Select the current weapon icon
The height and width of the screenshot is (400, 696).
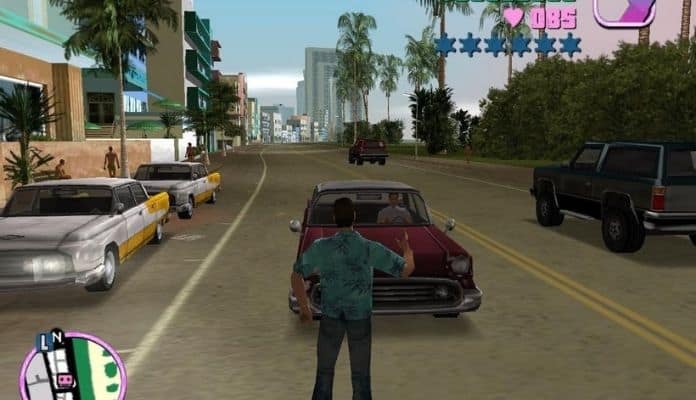tap(624, 10)
